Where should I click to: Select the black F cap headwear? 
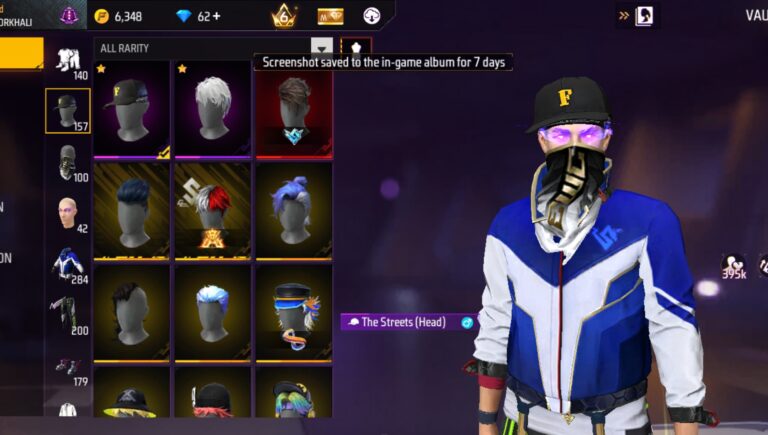(131, 108)
